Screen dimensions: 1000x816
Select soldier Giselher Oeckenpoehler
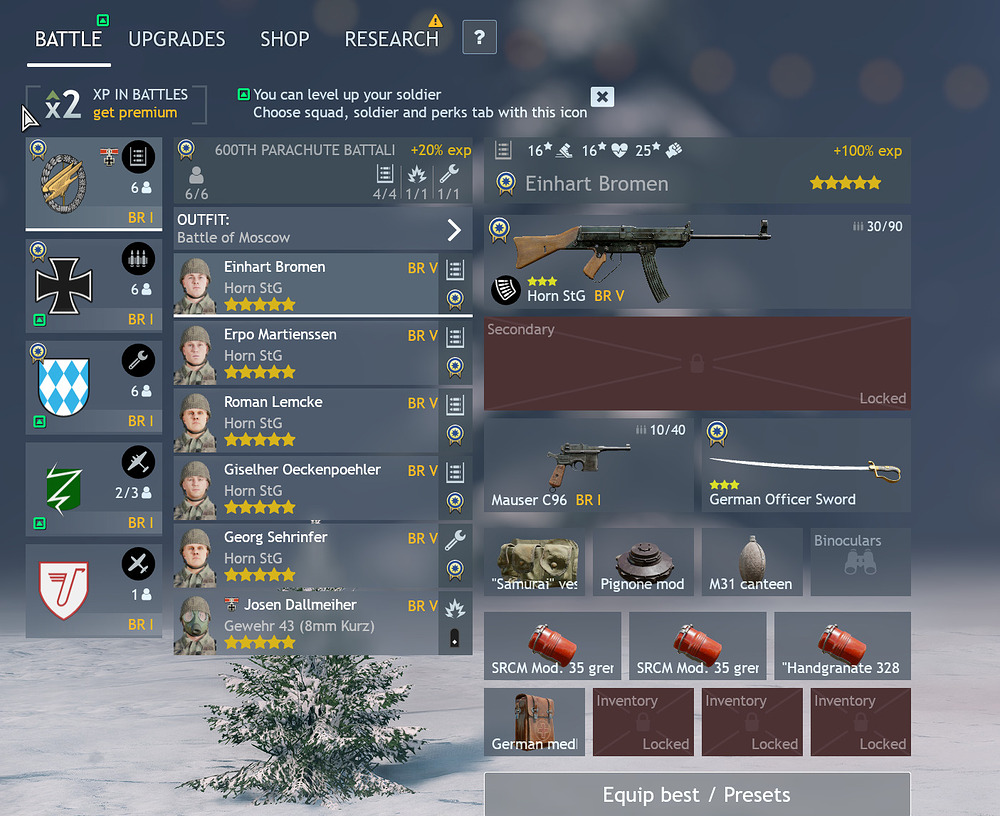coord(306,487)
